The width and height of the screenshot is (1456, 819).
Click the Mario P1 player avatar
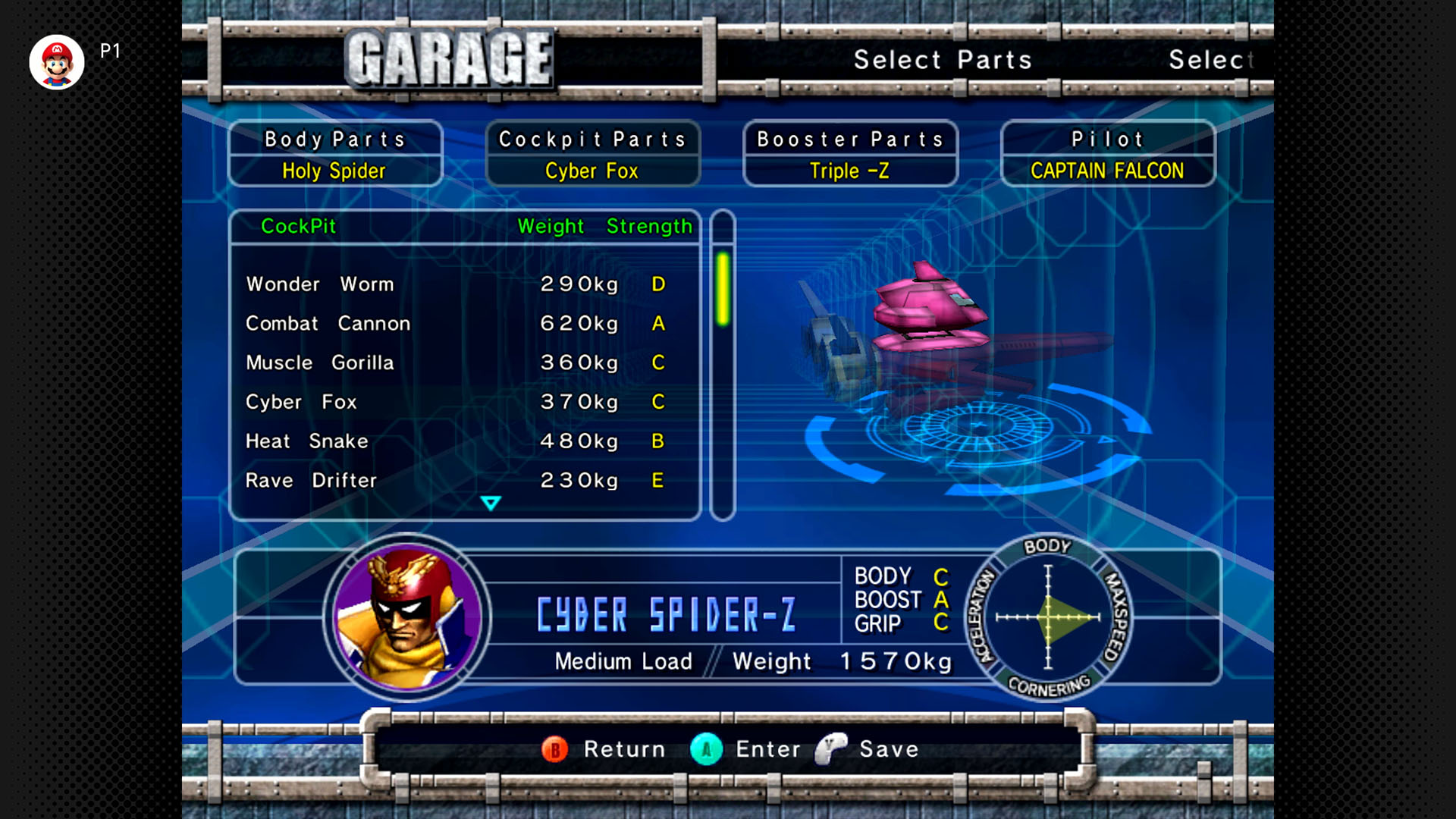(57, 62)
